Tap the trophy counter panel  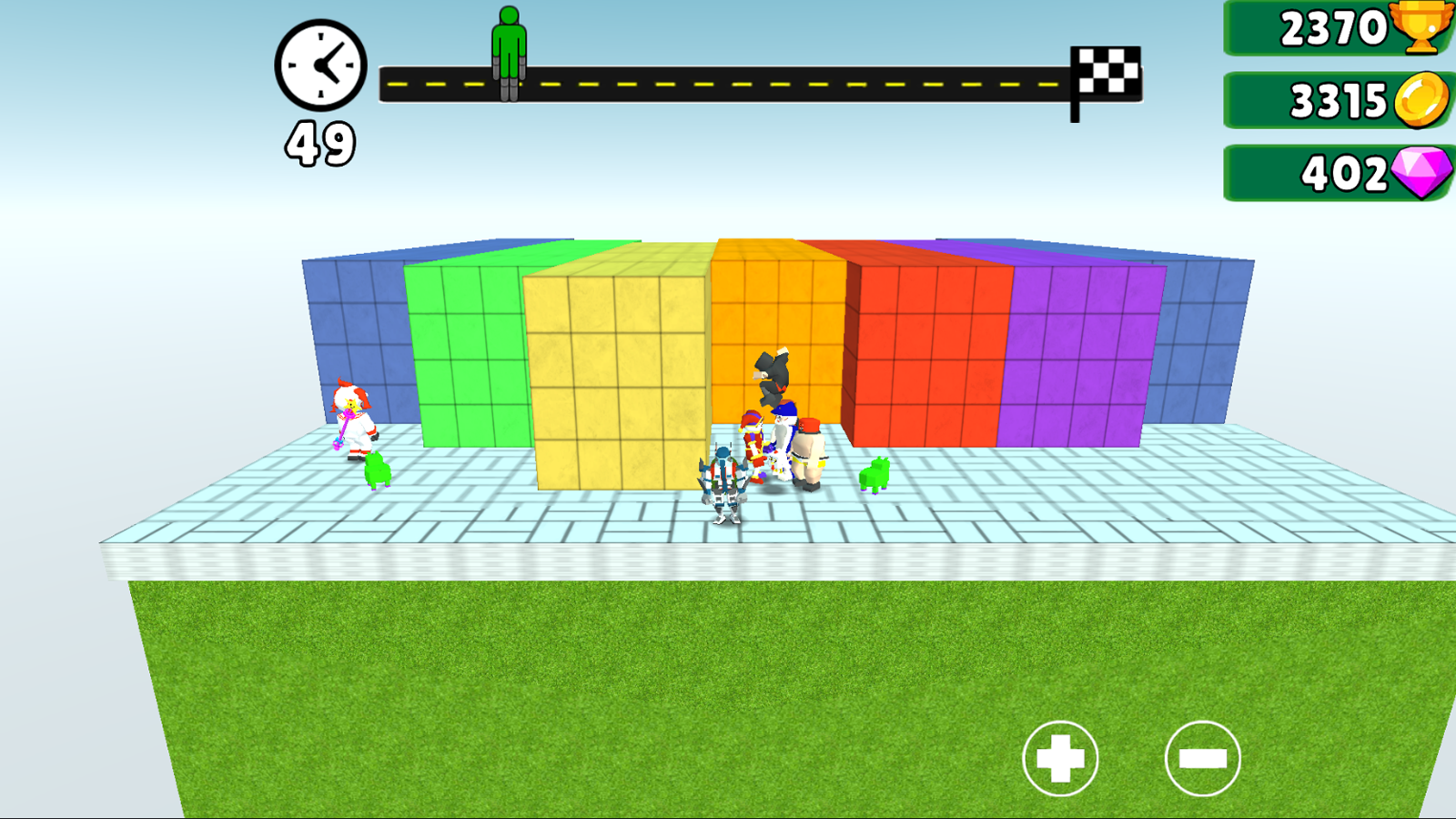(1329, 28)
